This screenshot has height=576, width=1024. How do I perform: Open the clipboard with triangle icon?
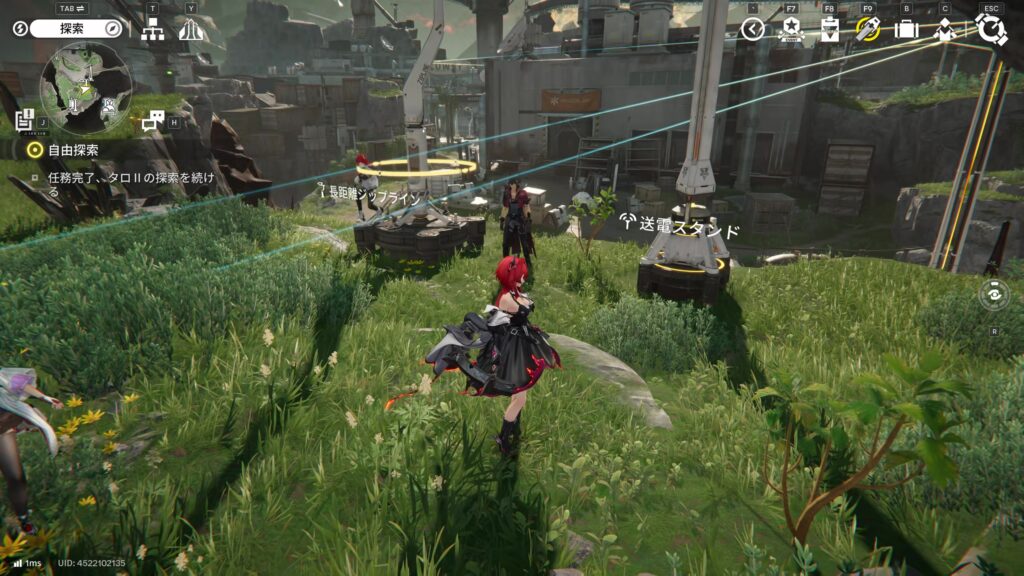click(829, 29)
